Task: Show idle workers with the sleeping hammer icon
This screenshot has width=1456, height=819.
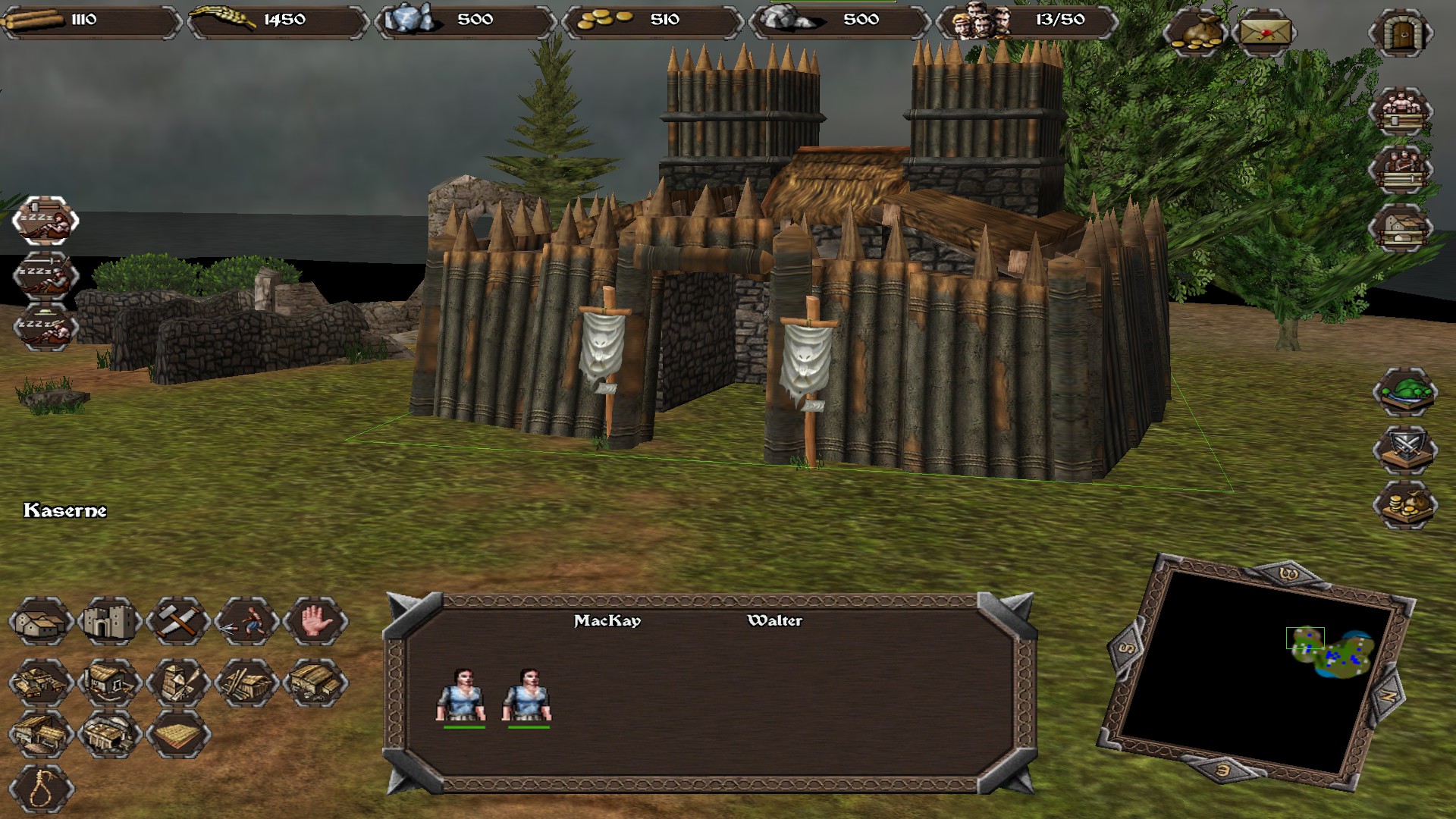Action: [45, 221]
